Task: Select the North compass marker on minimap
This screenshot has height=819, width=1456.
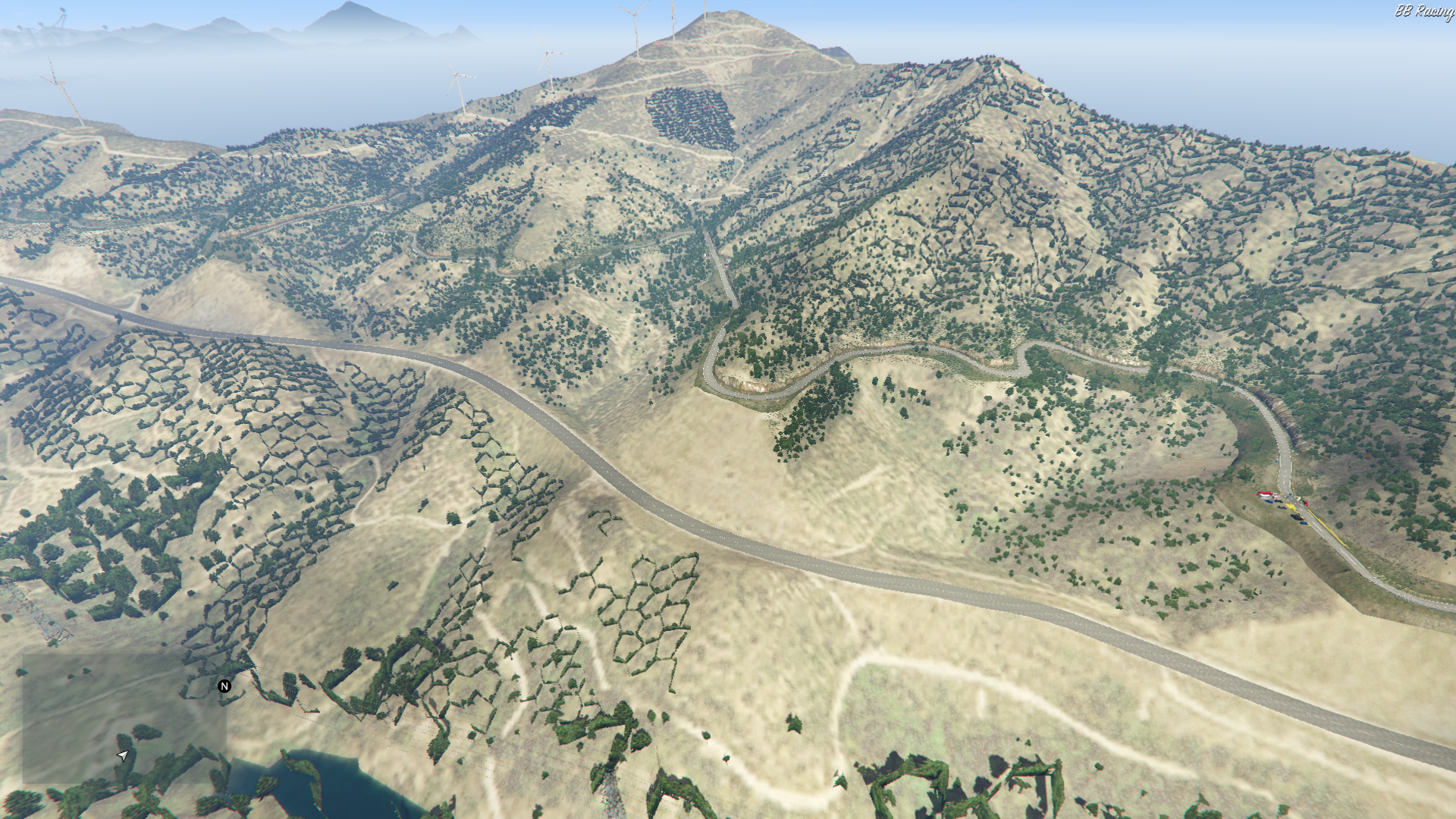Action: 224,686
